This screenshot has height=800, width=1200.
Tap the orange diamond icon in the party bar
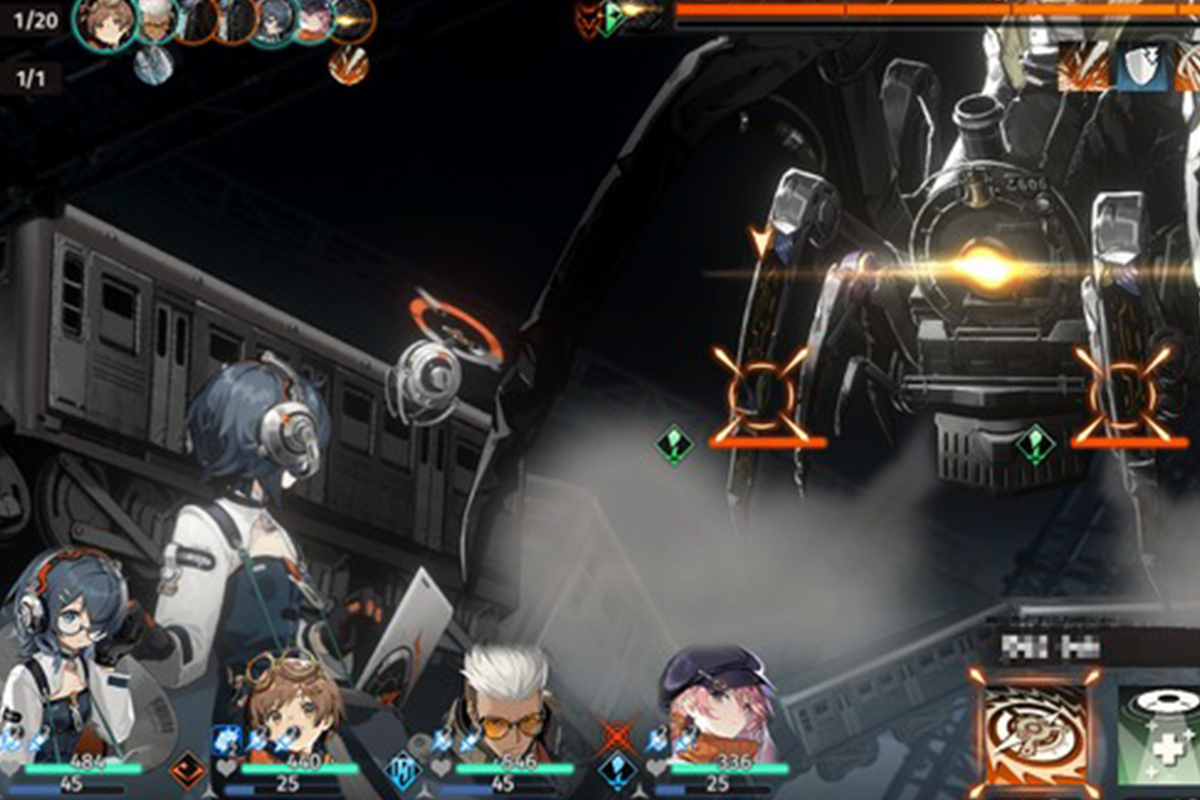click(187, 771)
